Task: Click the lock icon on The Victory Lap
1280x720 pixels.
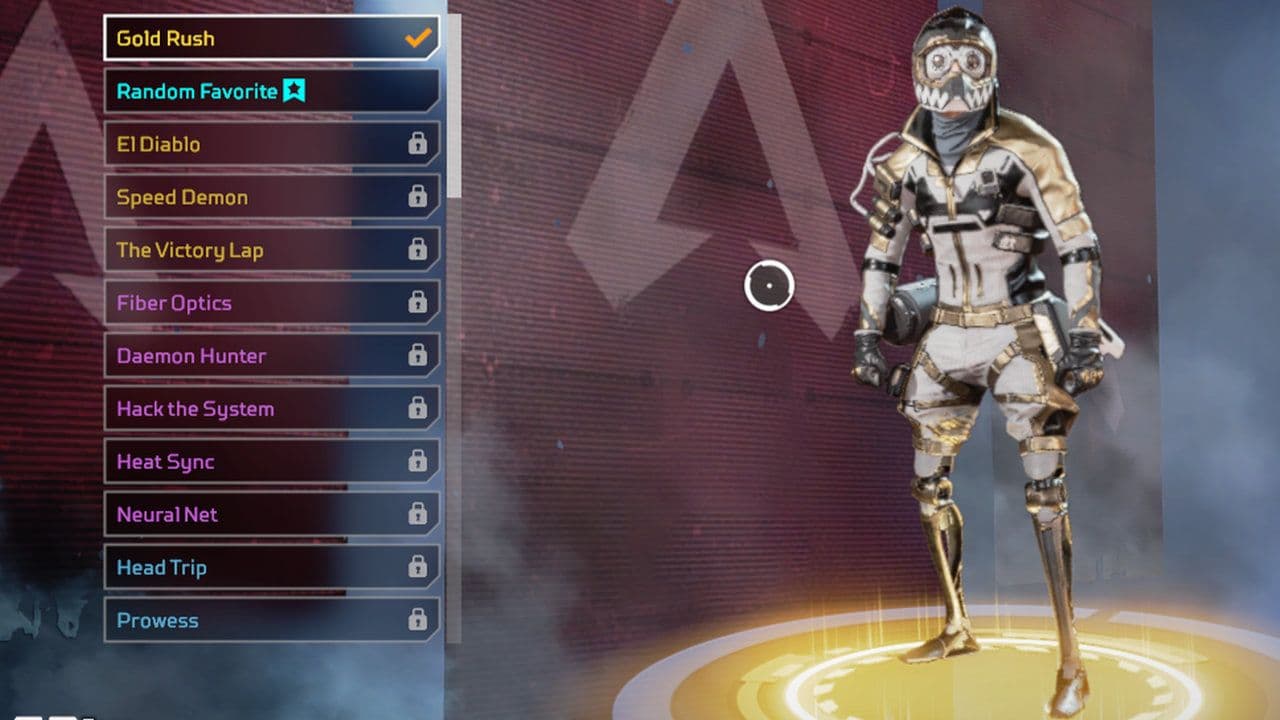Action: pyautogui.click(x=418, y=250)
